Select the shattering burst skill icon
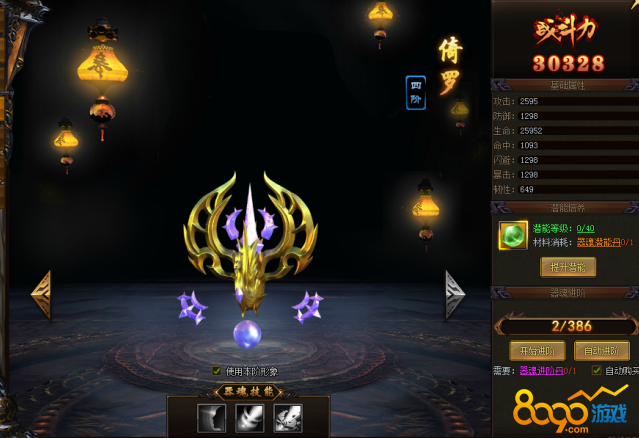Viewport: 639px width, 438px height. tap(287, 418)
